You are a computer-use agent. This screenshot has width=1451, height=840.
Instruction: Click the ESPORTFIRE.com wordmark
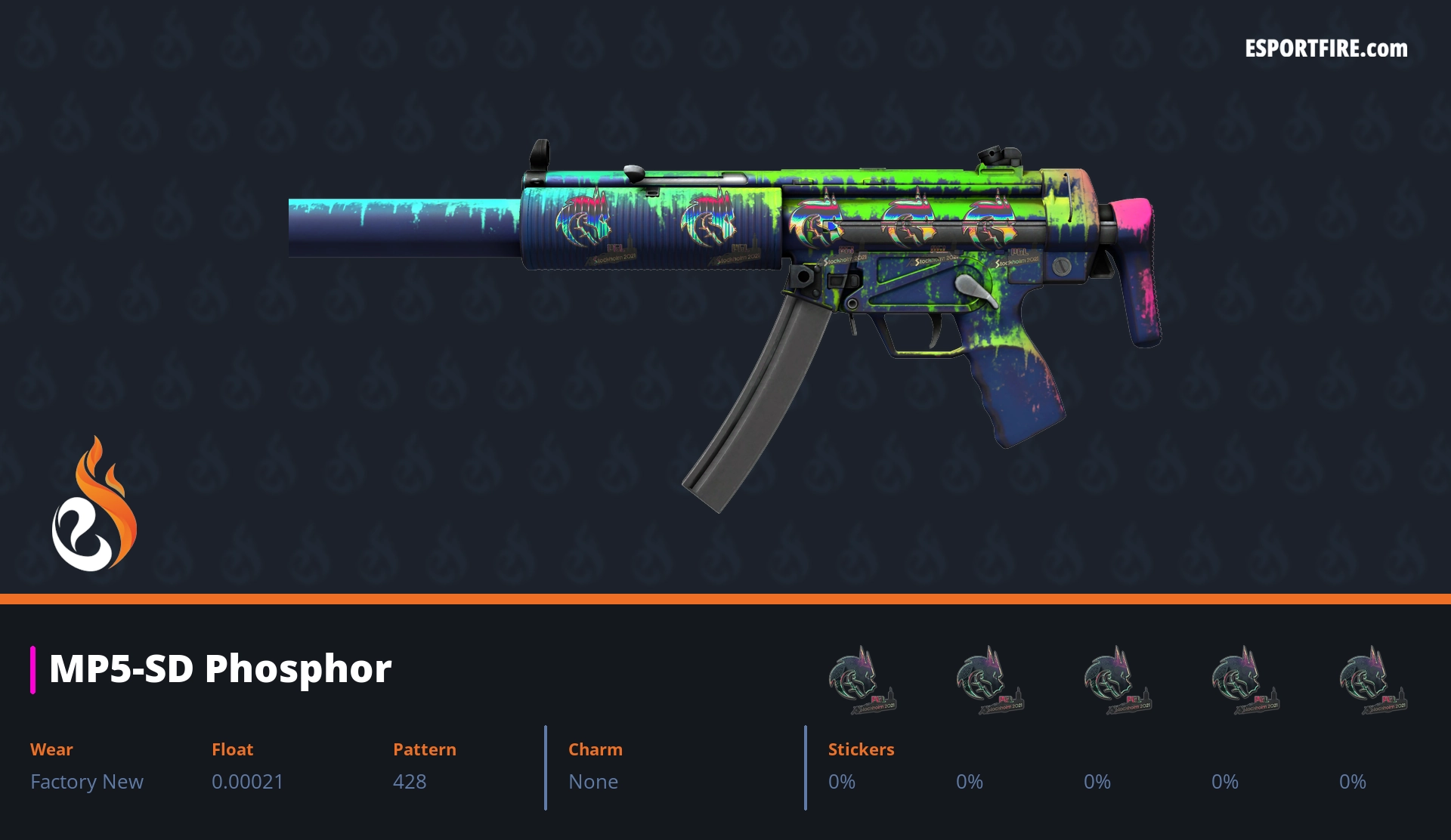point(1326,49)
